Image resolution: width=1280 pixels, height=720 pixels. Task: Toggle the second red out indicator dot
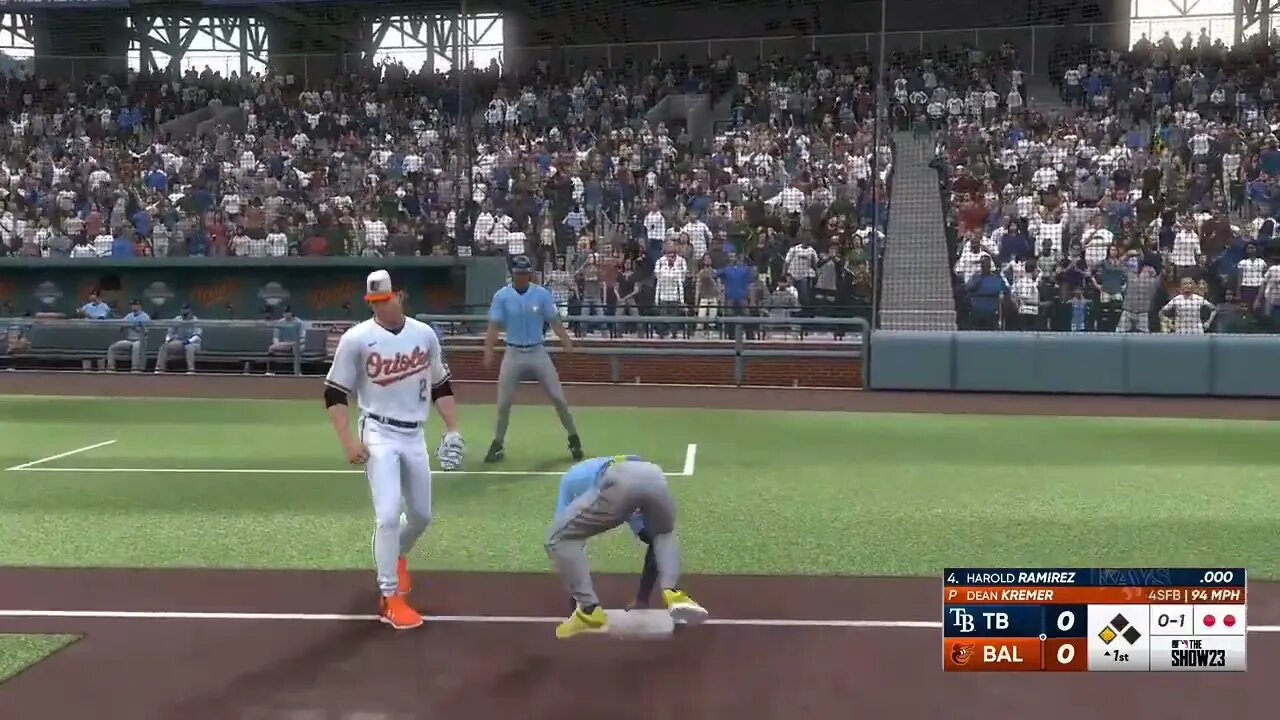point(1229,620)
